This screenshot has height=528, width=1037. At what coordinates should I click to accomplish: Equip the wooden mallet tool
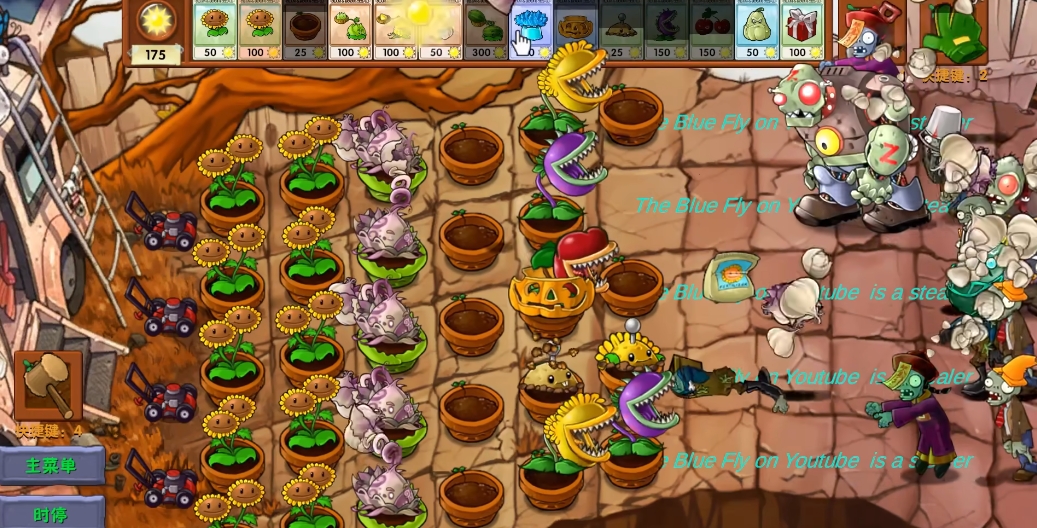coord(48,387)
